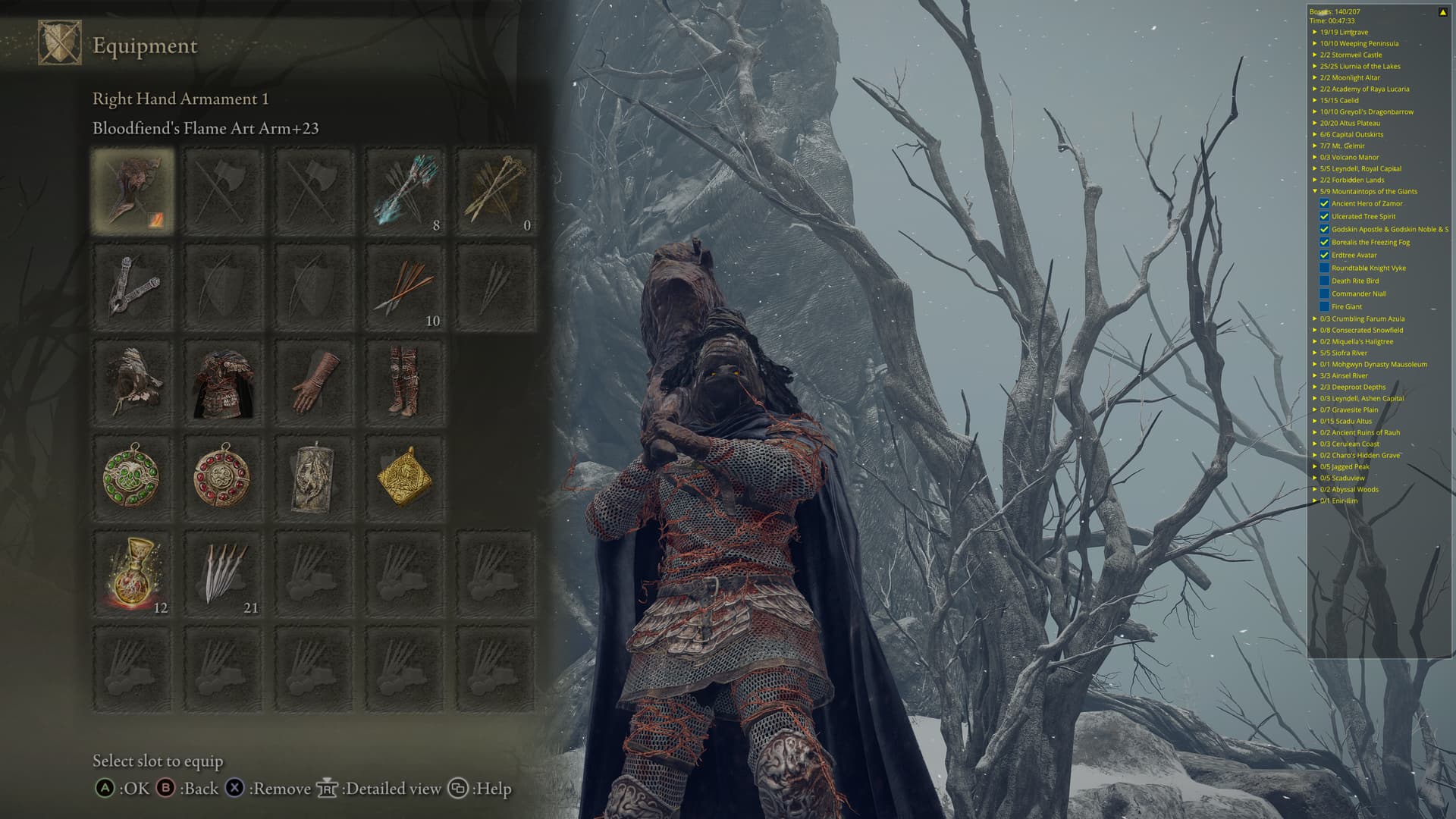
Task: Choose the throwing daggers slot with 21
Action: (x=223, y=573)
